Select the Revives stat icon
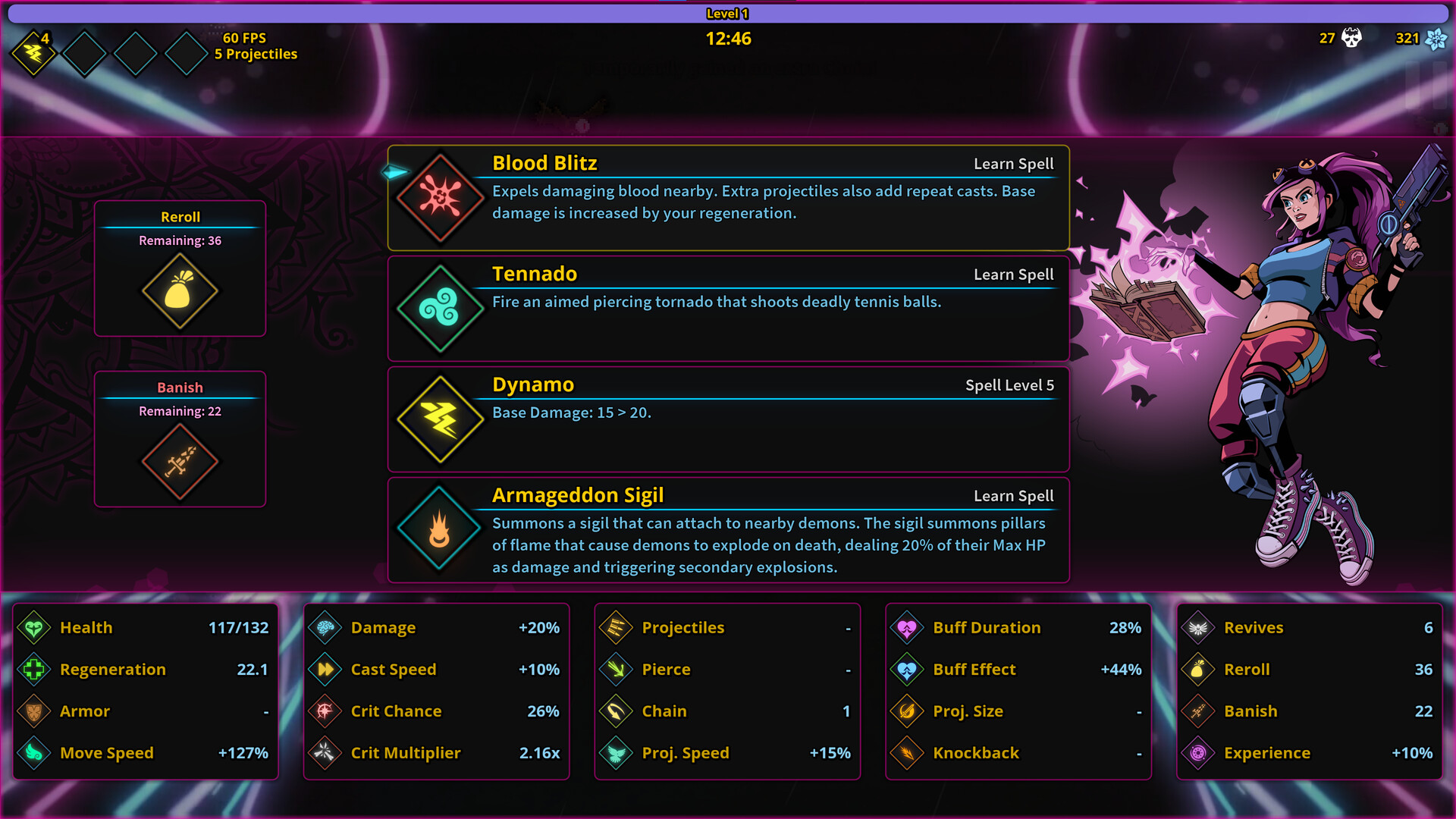This screenshot has height=819, width=1456. pos(1198,628)
